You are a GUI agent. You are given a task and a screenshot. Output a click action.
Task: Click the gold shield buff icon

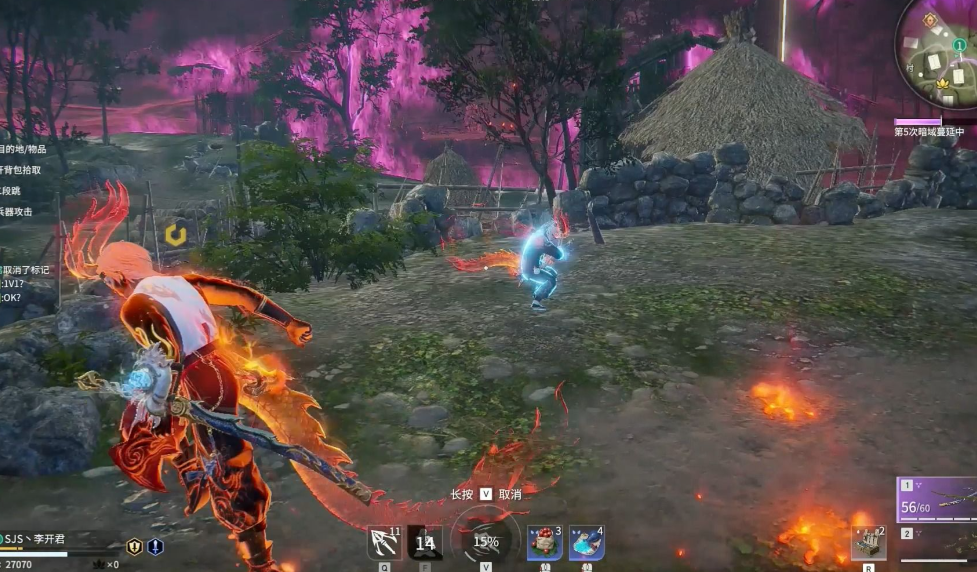pos(134,547)
